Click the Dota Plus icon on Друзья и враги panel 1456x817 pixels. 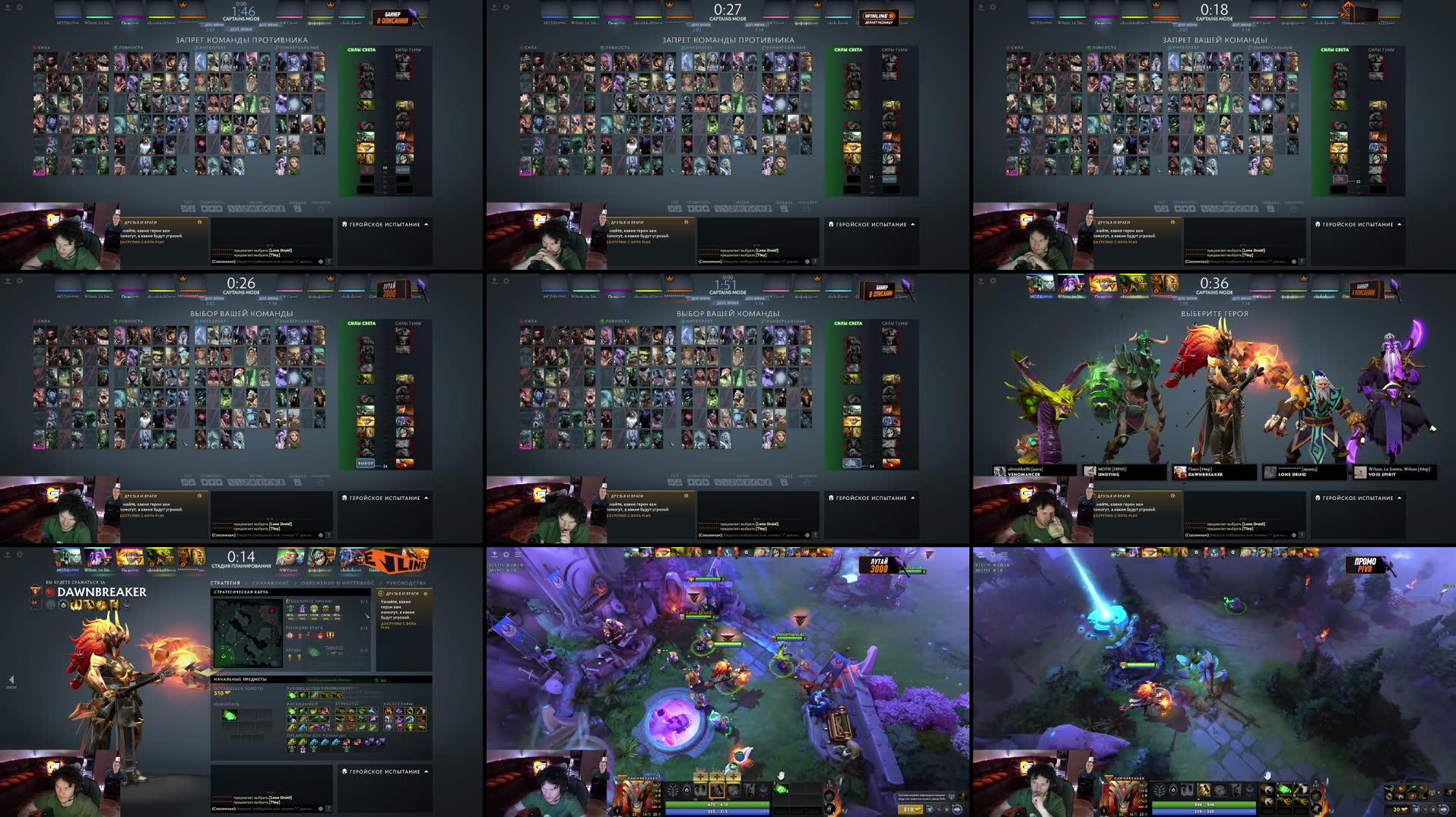pyautogui.click(x=380, y=594)
